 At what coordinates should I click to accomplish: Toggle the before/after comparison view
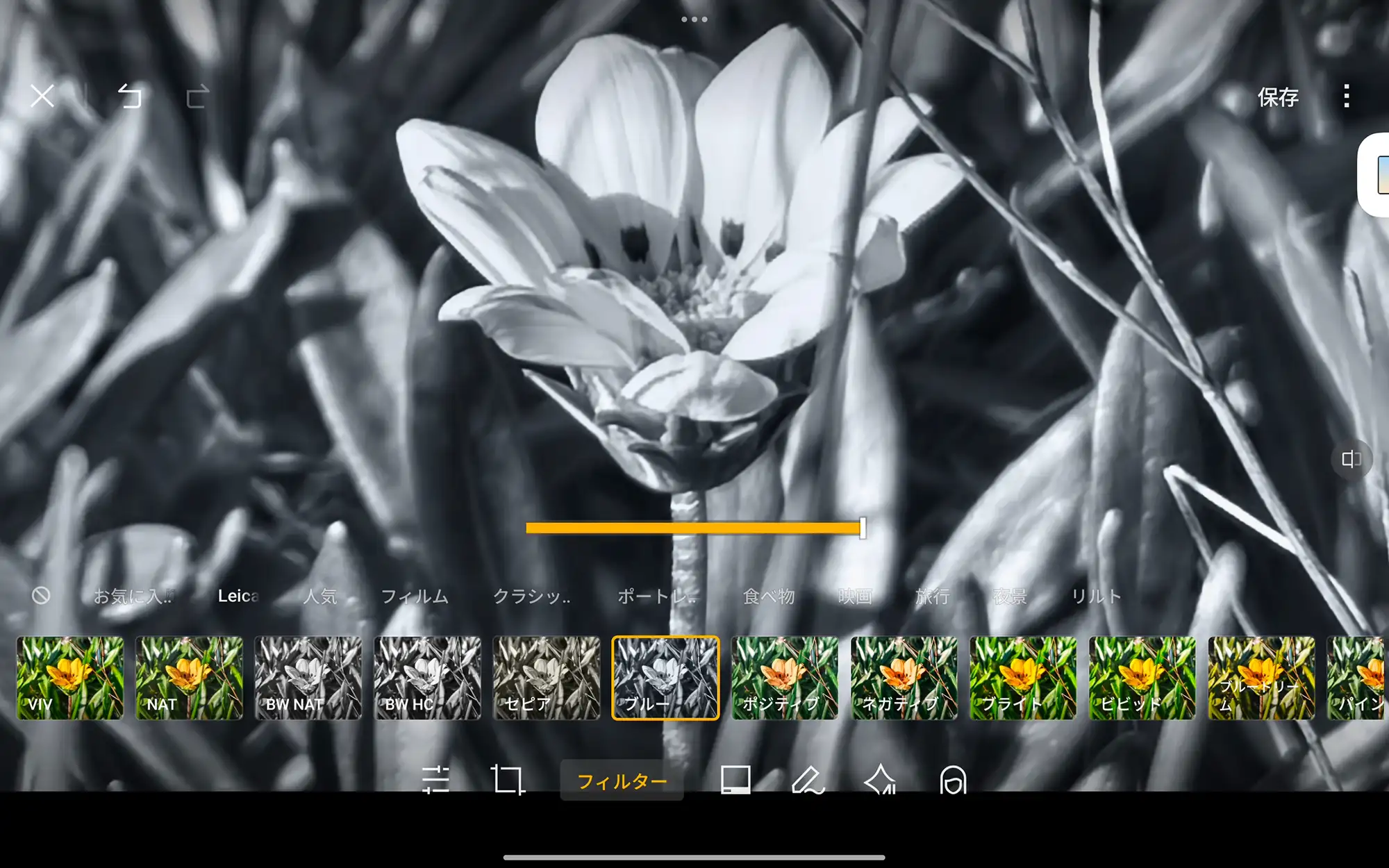click(x=1351, y=460)
